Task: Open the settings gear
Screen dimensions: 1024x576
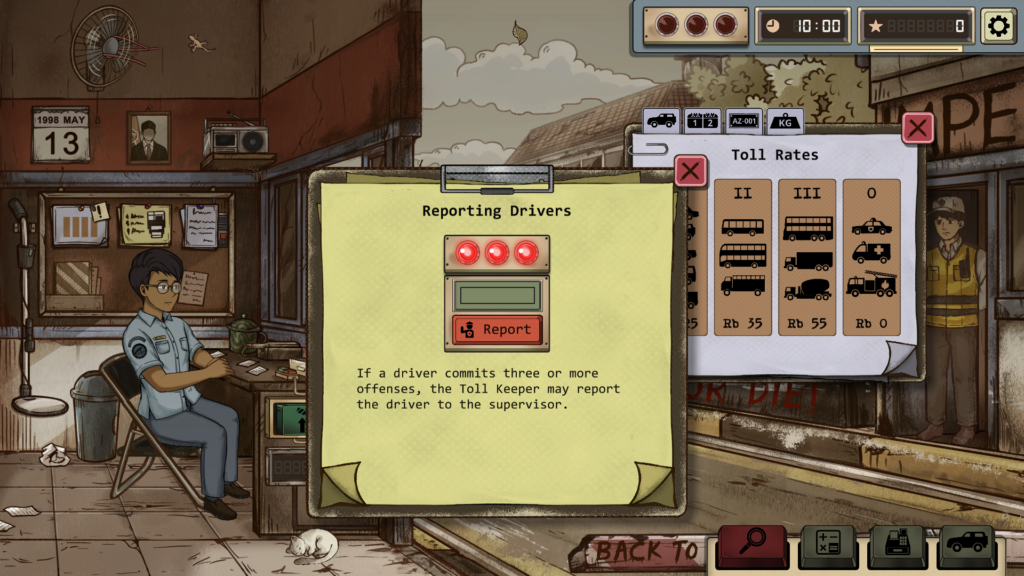Action: click(997, 26)
